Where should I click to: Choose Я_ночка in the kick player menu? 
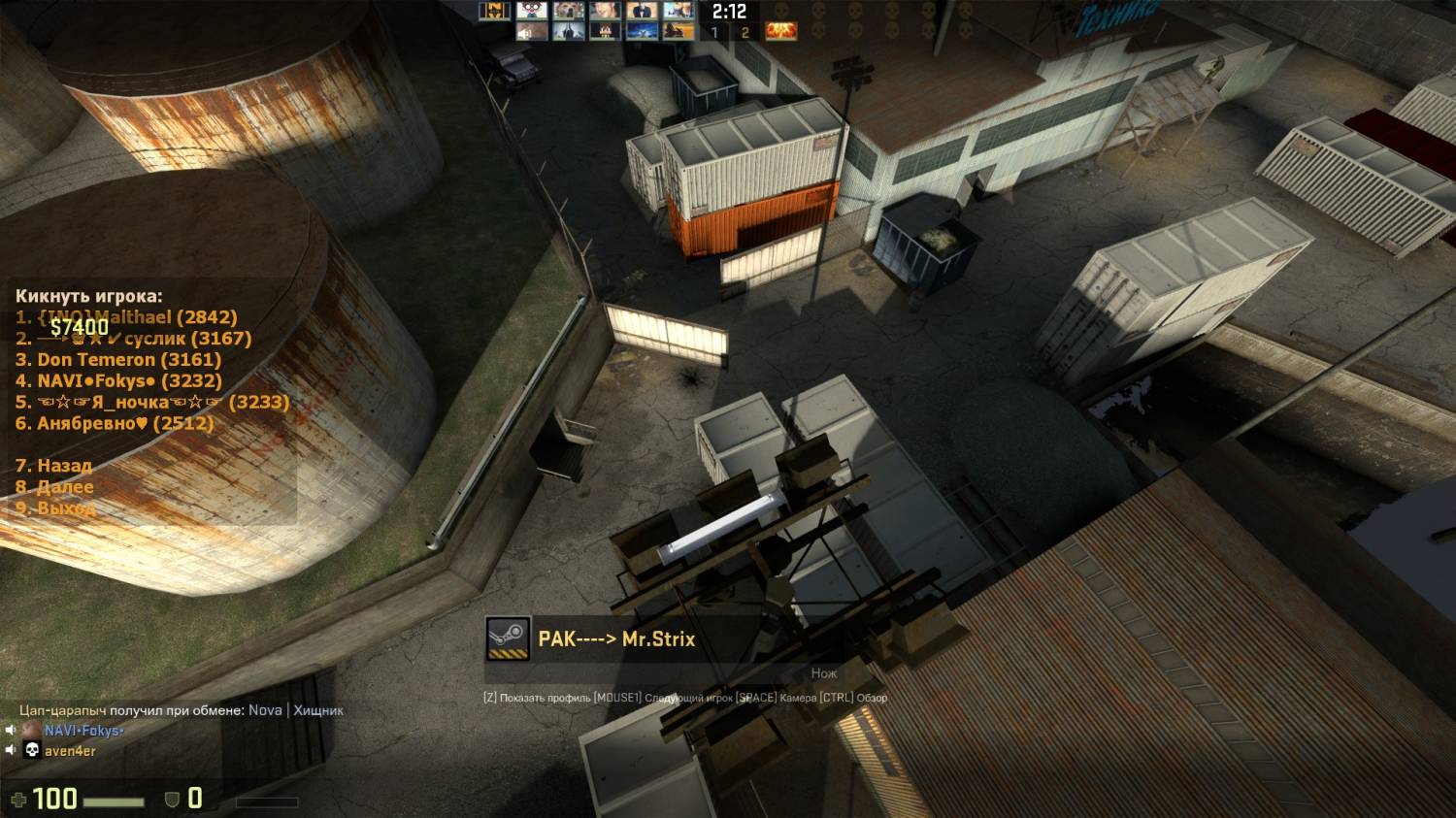(152, 403)
